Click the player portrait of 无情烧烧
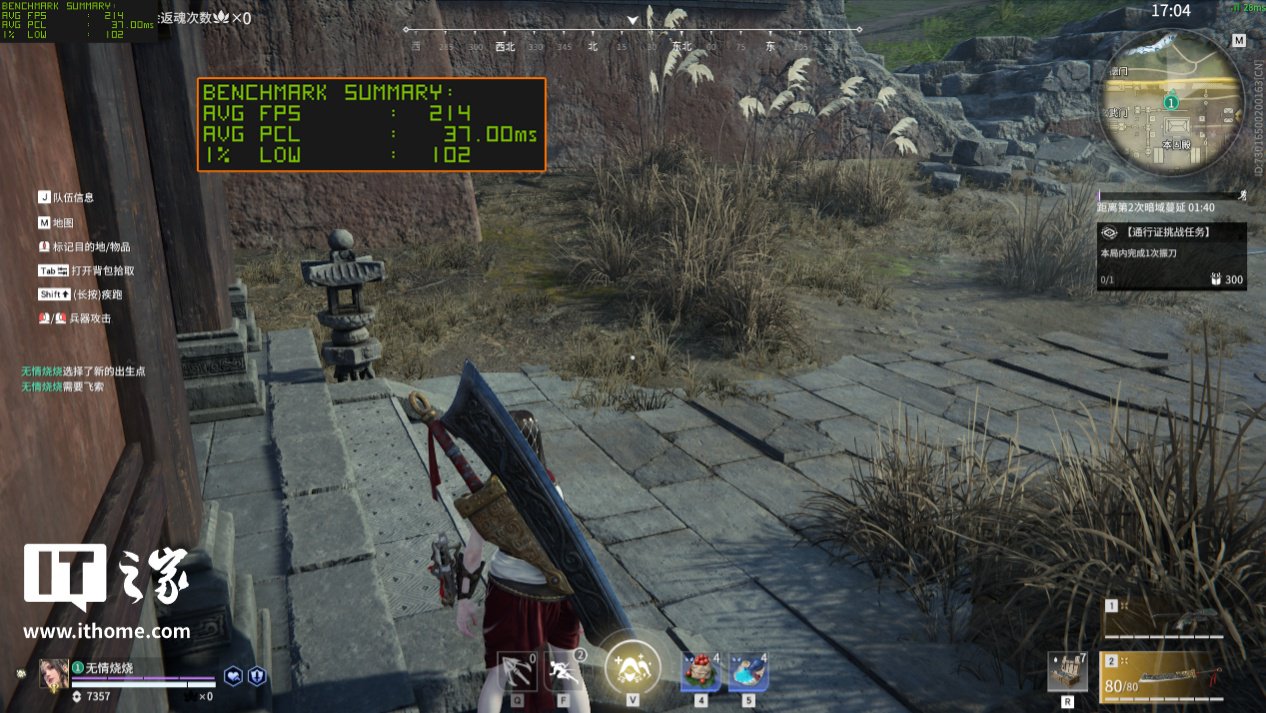This screenshot has height=713, width=1266. [x=53, y=674]
